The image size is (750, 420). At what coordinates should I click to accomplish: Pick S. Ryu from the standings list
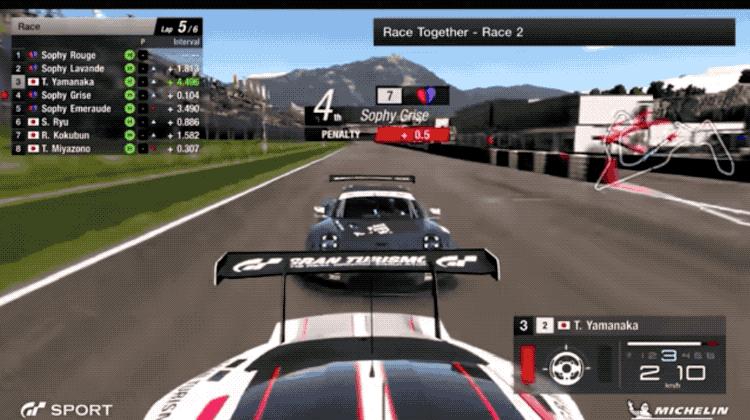point(58,121)
